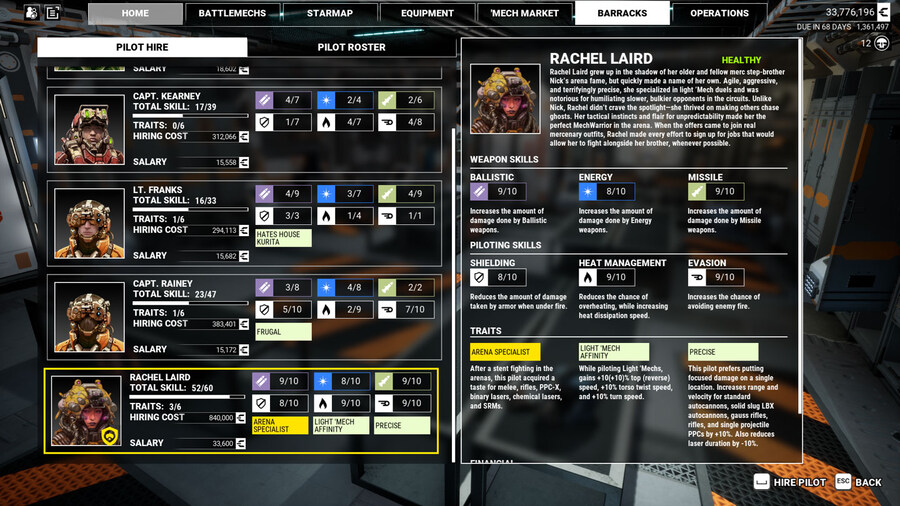This screenshot has width=900, height=506.
Task: Go to the Equipment tab
Action: pyautogui.click(x=427, y=13)
